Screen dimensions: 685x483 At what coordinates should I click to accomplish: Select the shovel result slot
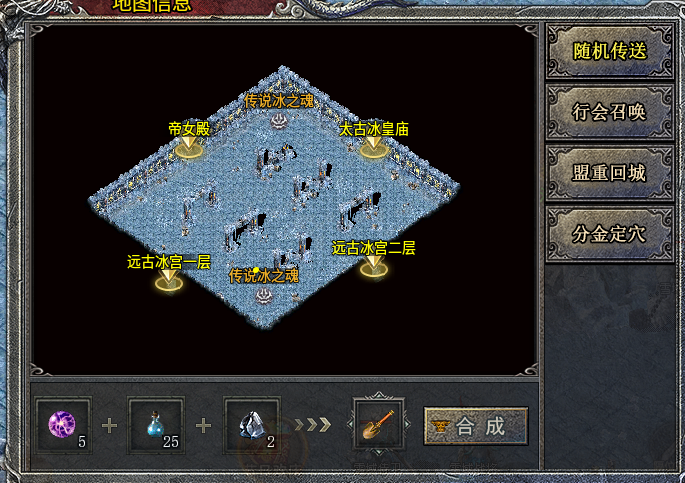tap(379, 425)
